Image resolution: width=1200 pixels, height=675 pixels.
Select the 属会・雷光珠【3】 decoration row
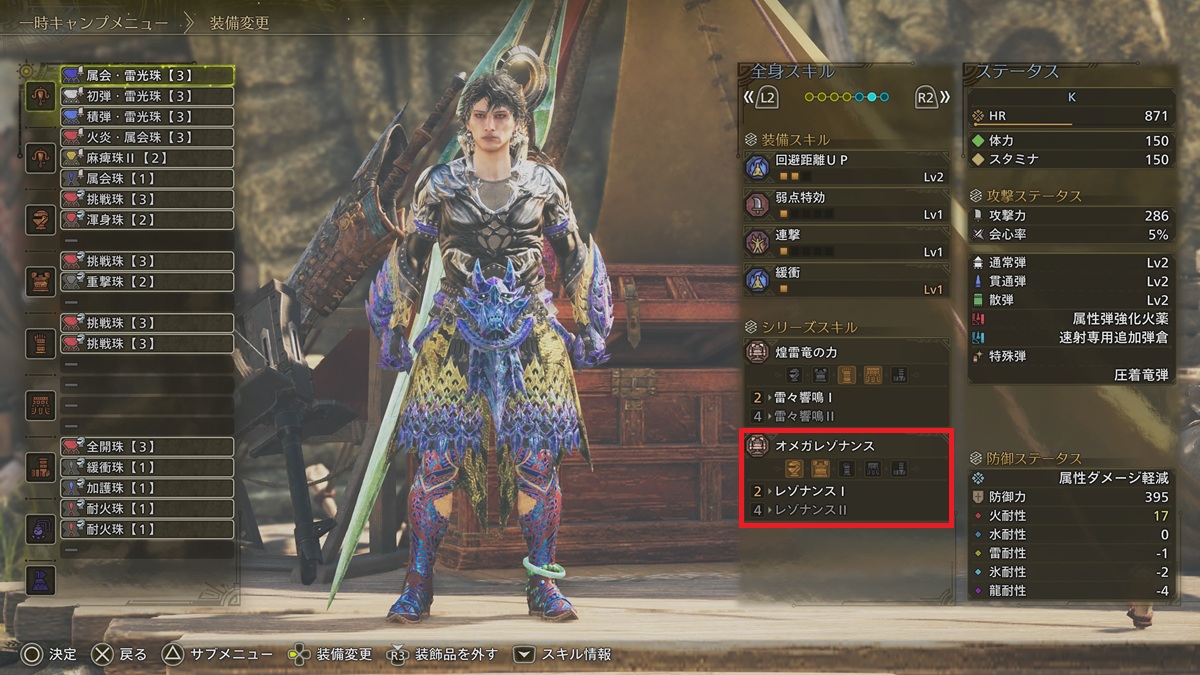point(147,75)
